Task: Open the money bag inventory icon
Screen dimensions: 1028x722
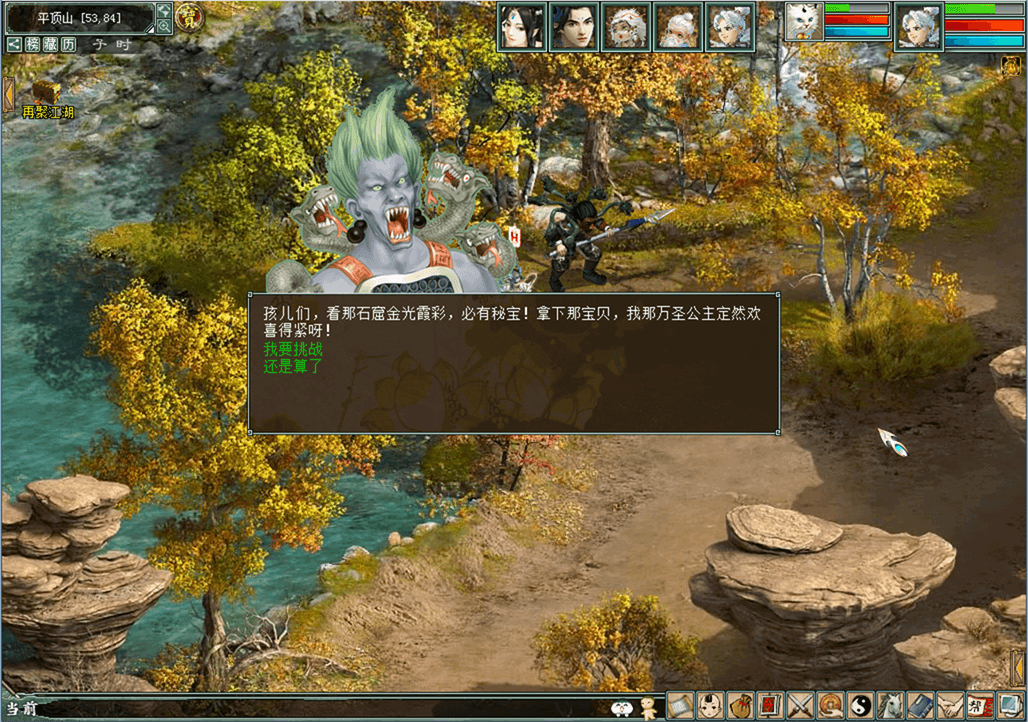Action: 741,706
